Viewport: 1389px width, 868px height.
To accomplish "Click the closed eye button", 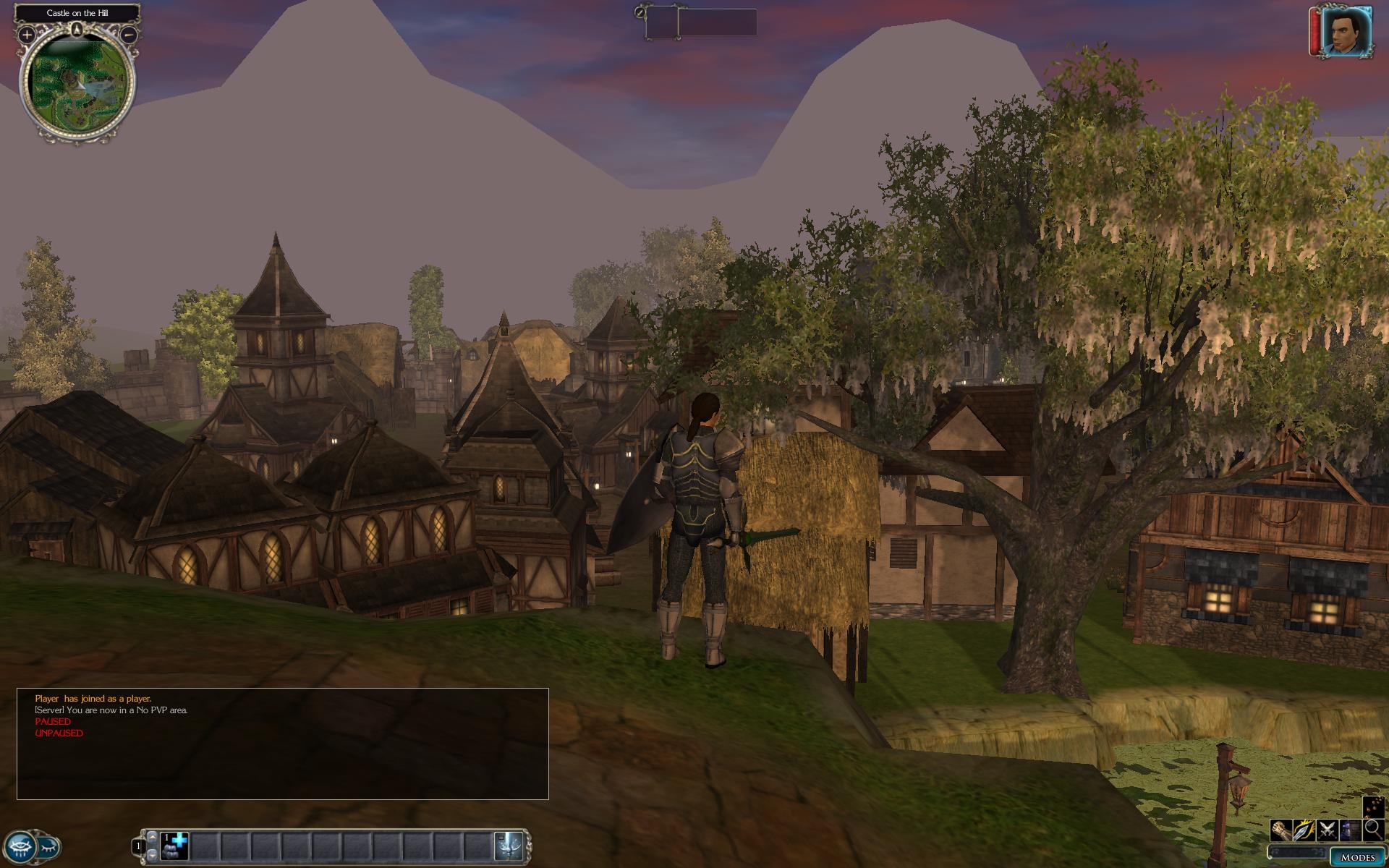I will pyautogui.click(x=48, y=846).
